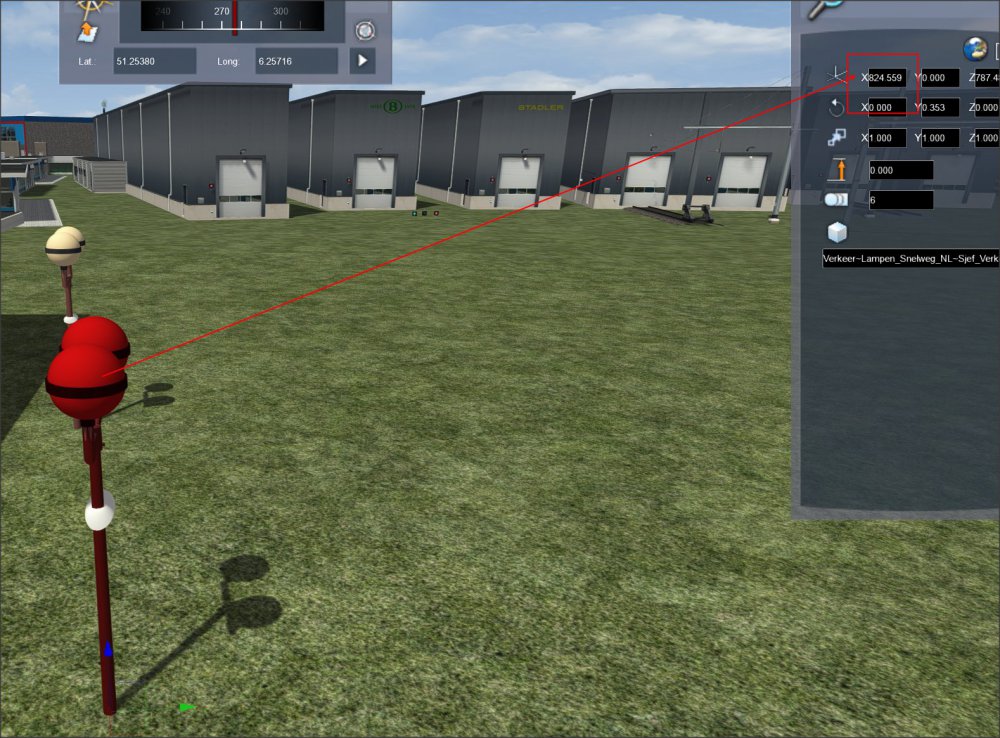Click the white cube object icon

pos(836,232)
